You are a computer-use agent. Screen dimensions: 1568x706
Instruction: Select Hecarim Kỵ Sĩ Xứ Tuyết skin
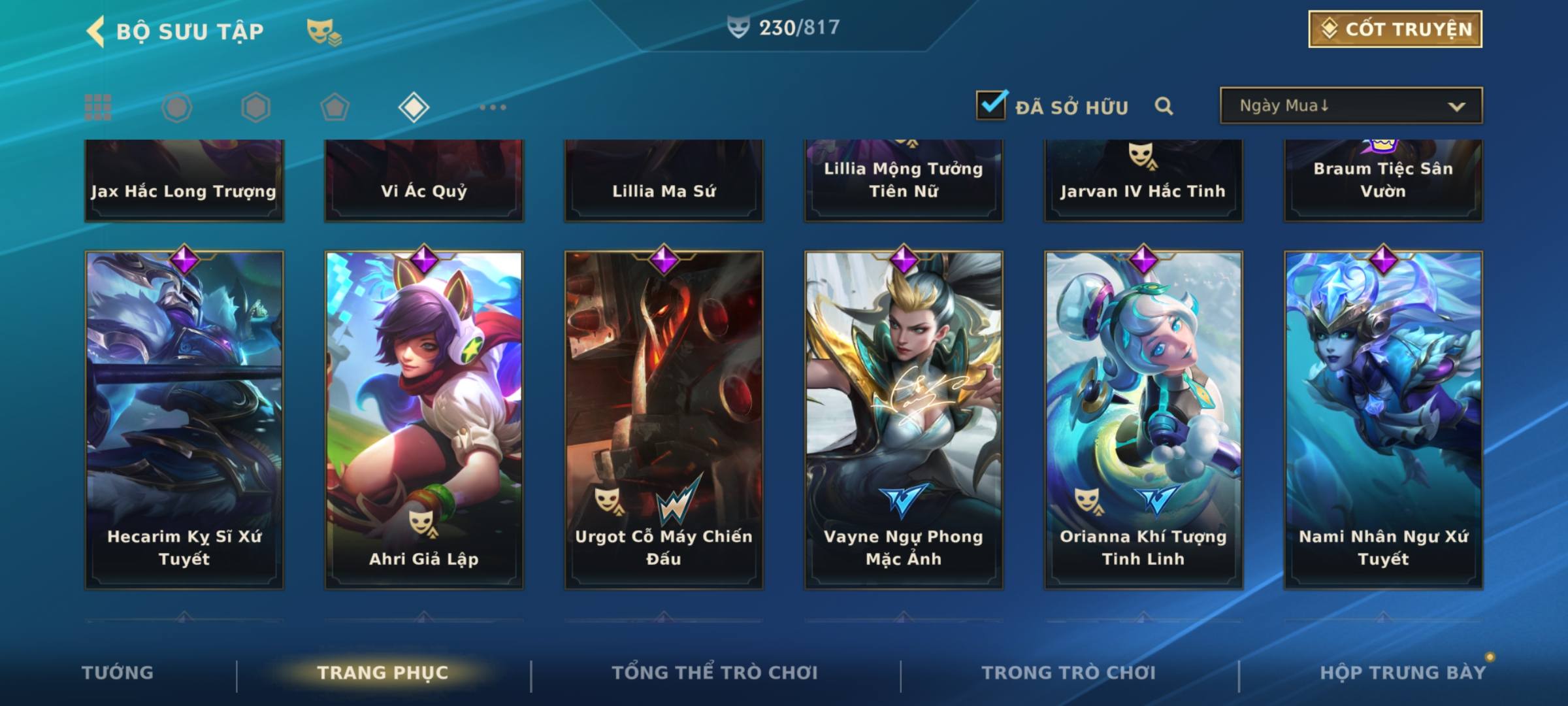pyautogui.click(x=184, y=418)
